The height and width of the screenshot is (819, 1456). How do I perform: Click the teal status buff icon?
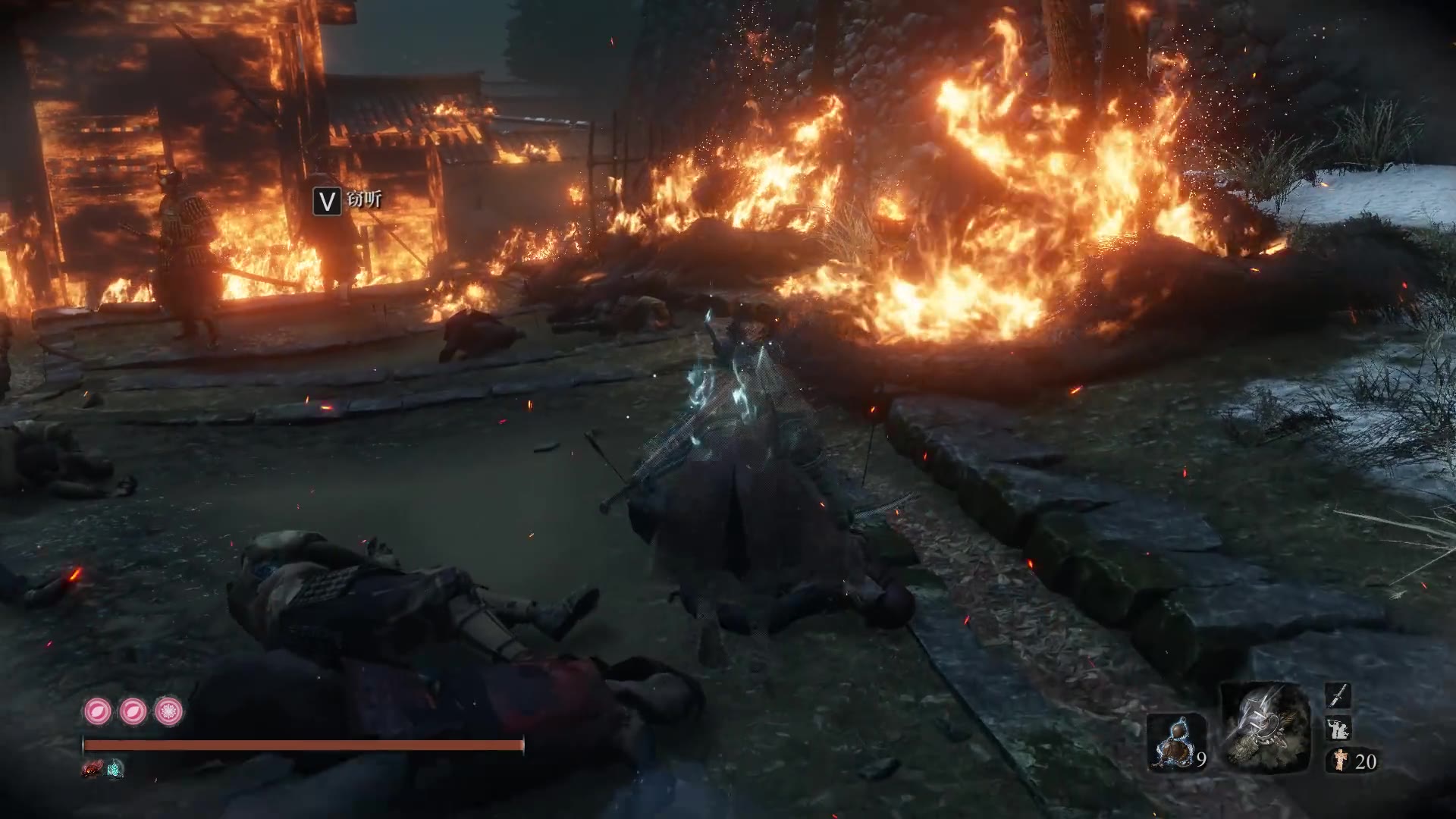(115, 769)
